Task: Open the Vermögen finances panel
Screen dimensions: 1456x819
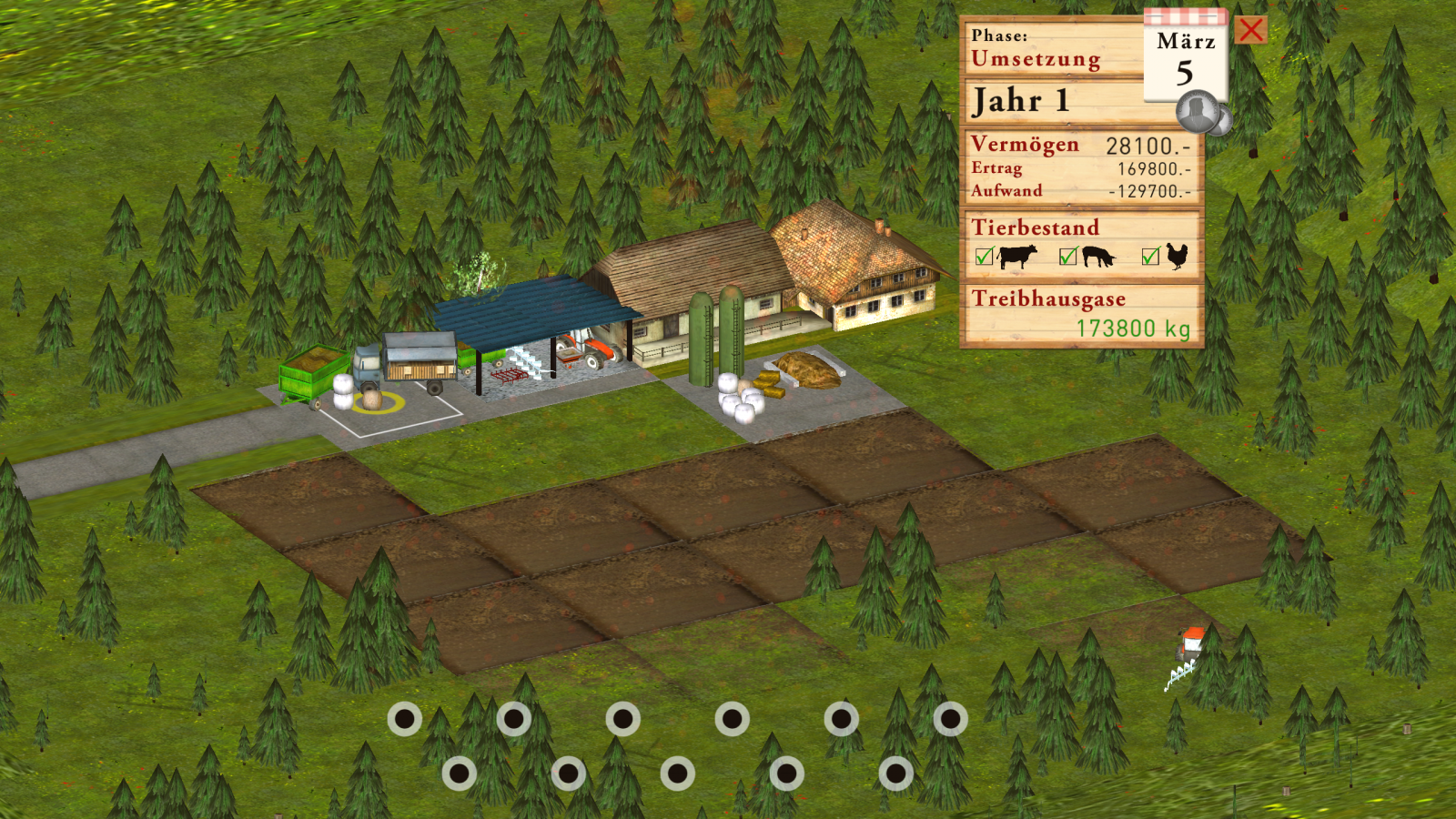Action: click(x=1082, y=167)
